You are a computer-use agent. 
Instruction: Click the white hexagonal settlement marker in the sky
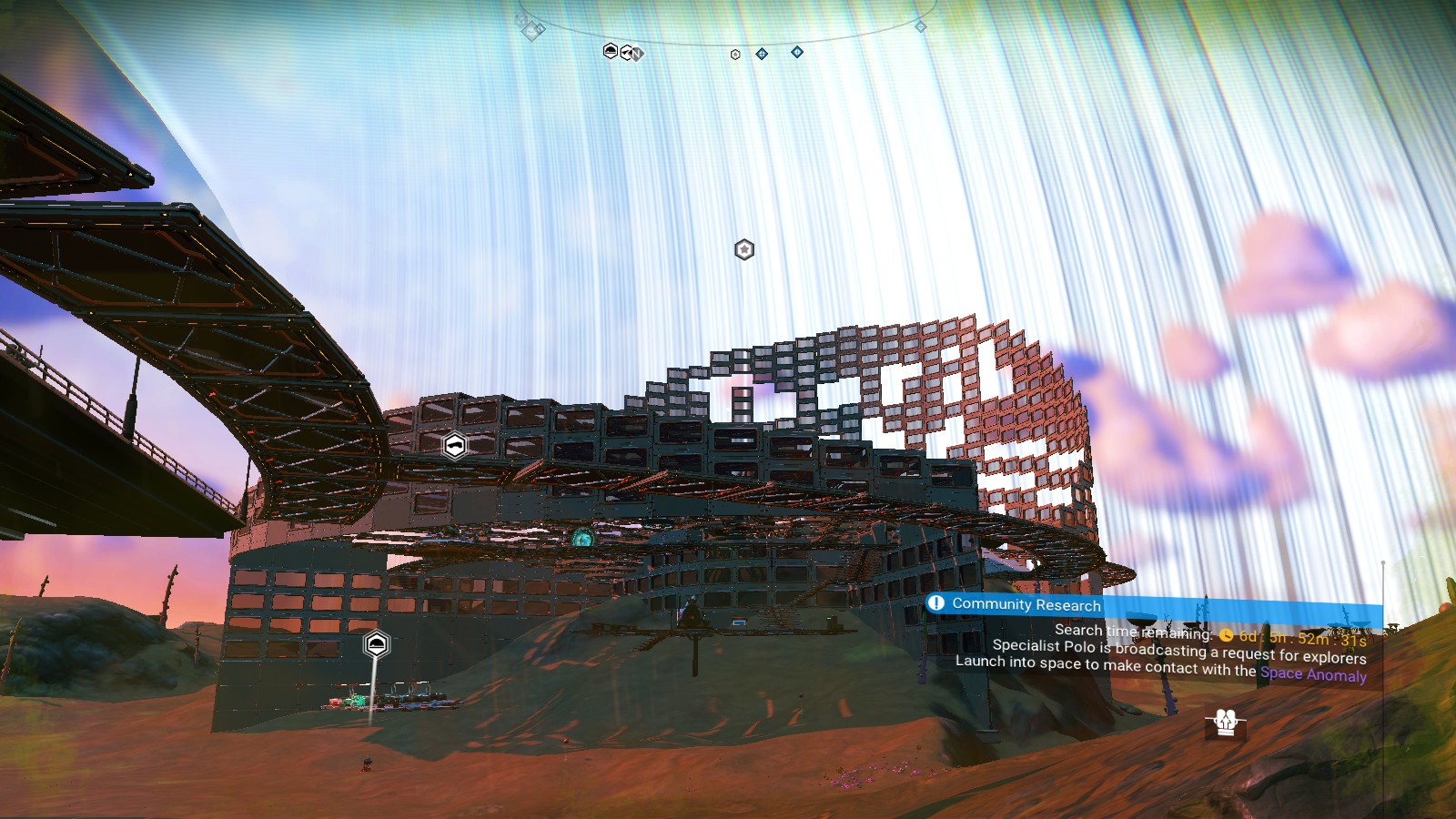point(743,250)
